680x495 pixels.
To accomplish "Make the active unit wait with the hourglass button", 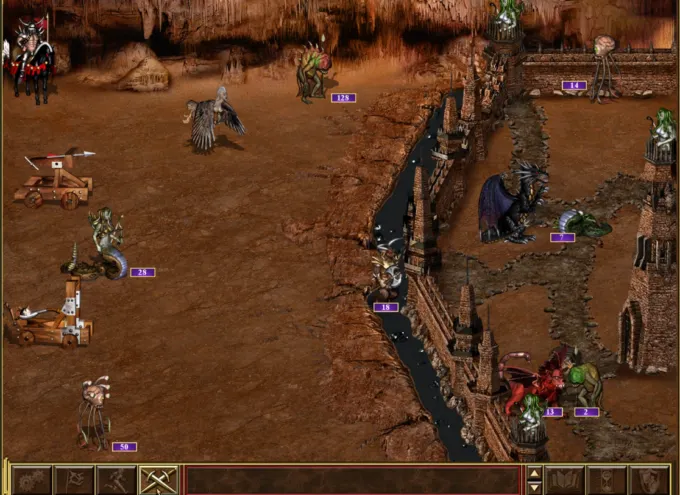I will pos(607,480).
